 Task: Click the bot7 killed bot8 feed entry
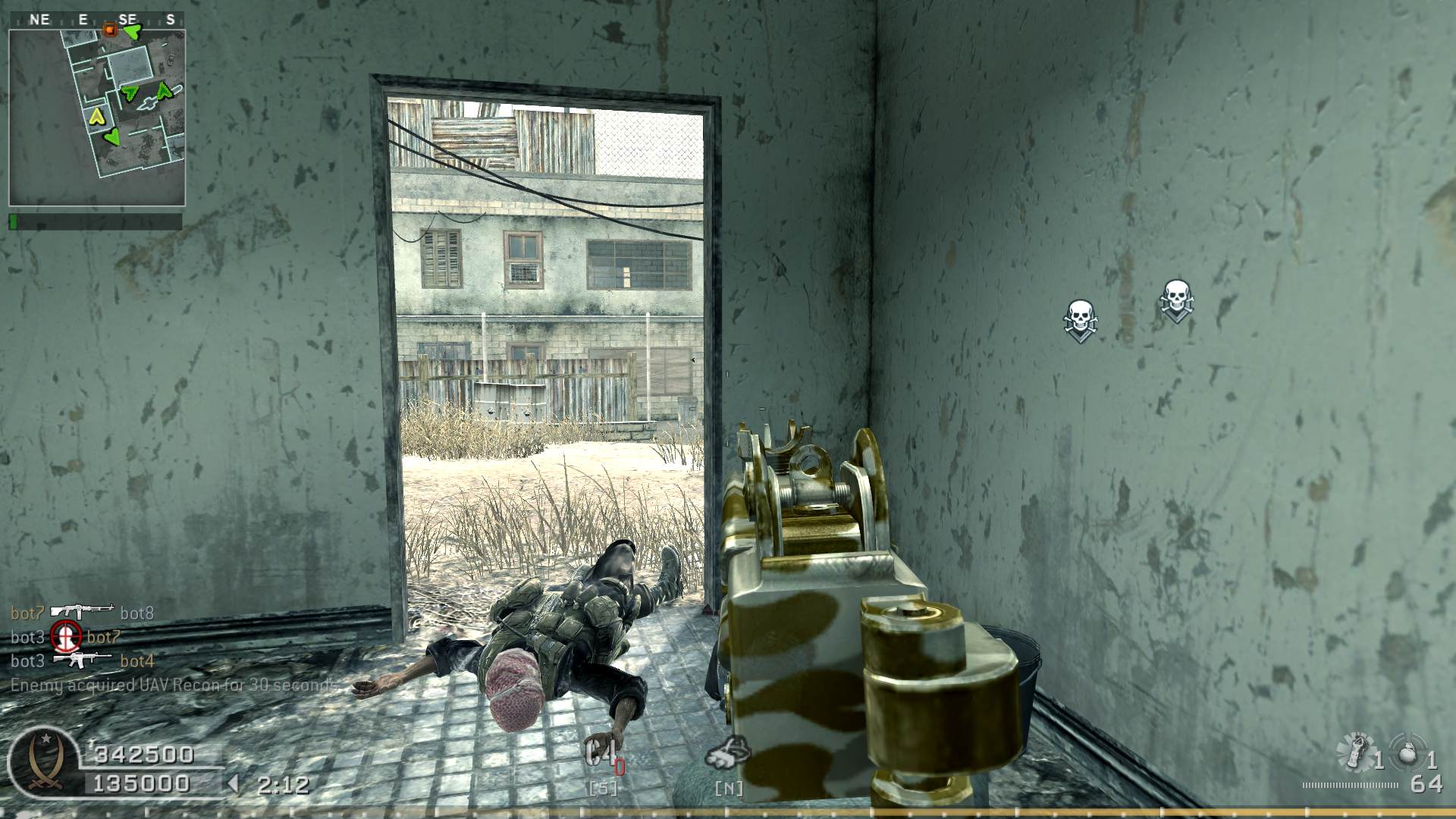[82, 612]
